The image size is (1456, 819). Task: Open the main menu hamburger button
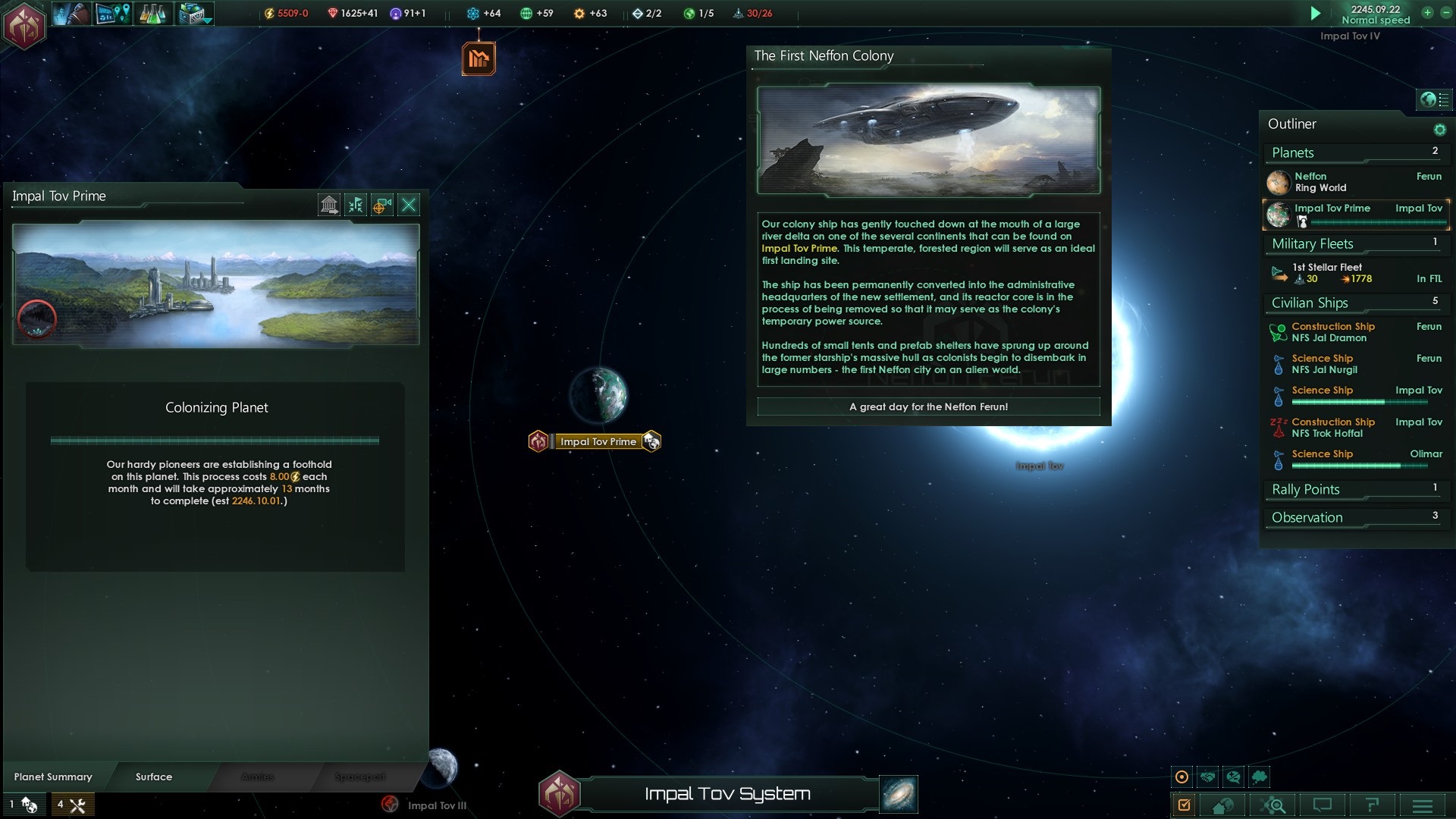click(x=1422, y=805)
